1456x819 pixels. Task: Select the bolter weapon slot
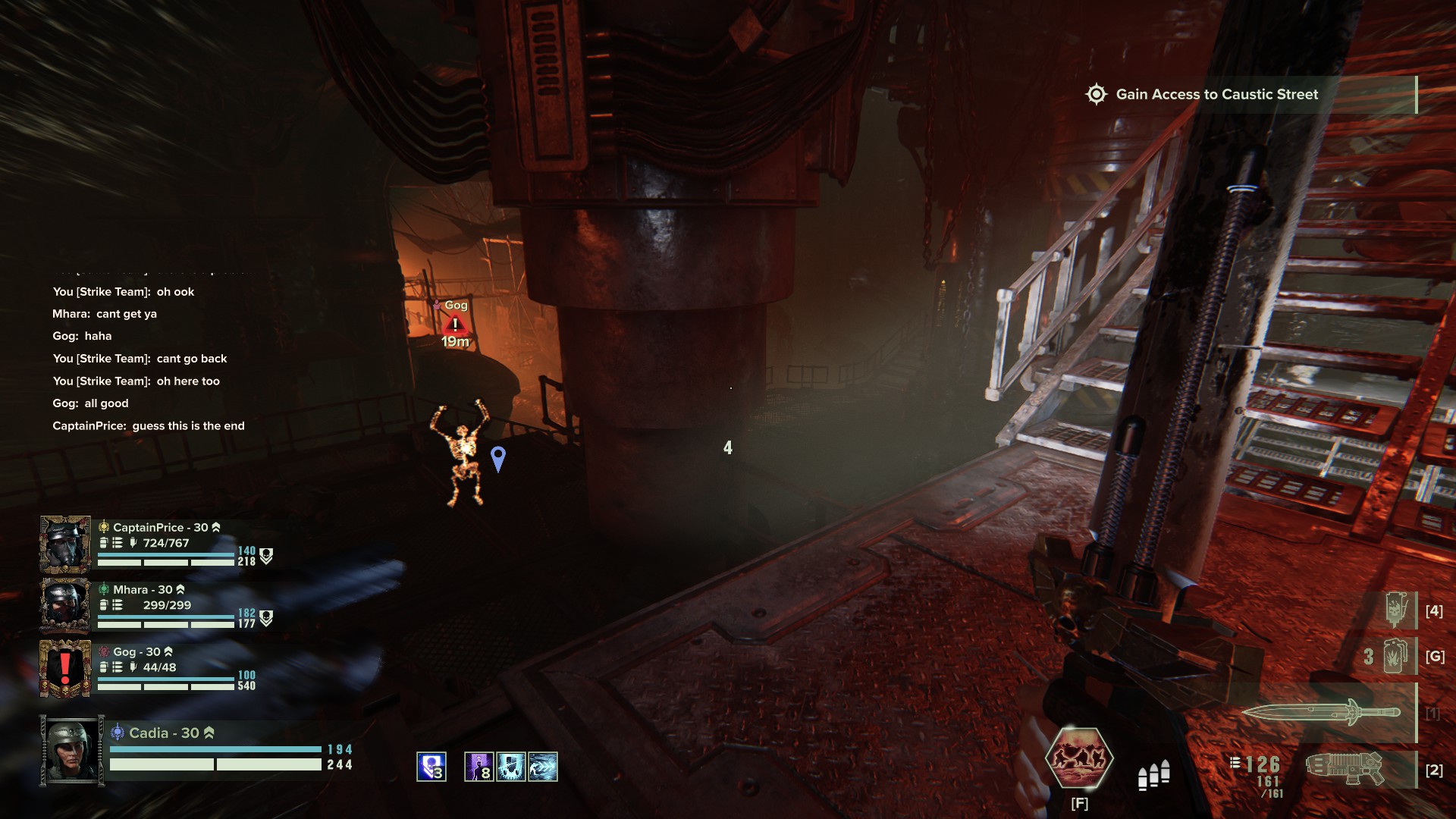(x=1345, y=769)
